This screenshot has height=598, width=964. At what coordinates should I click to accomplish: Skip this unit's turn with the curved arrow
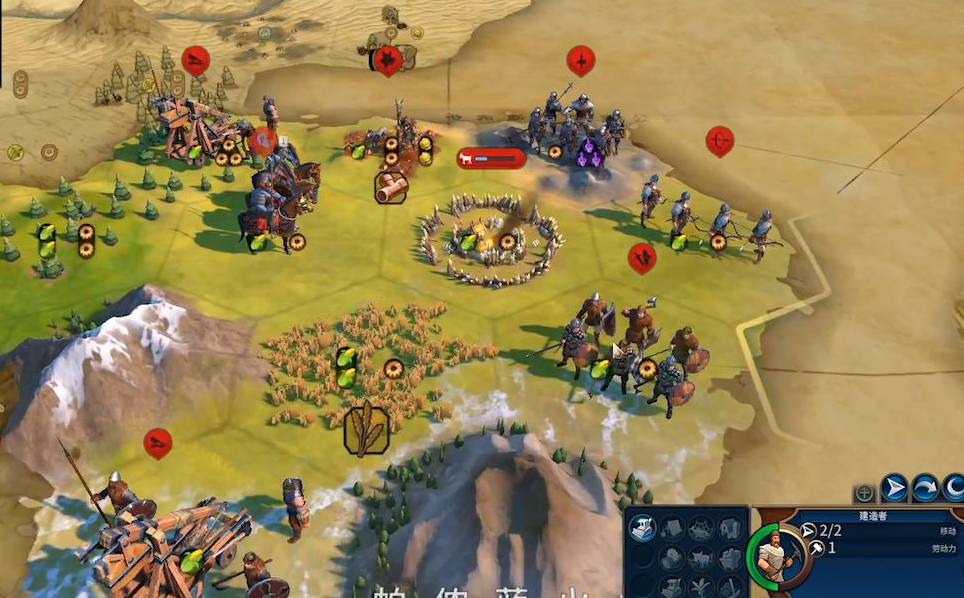(x=925, y=489)
